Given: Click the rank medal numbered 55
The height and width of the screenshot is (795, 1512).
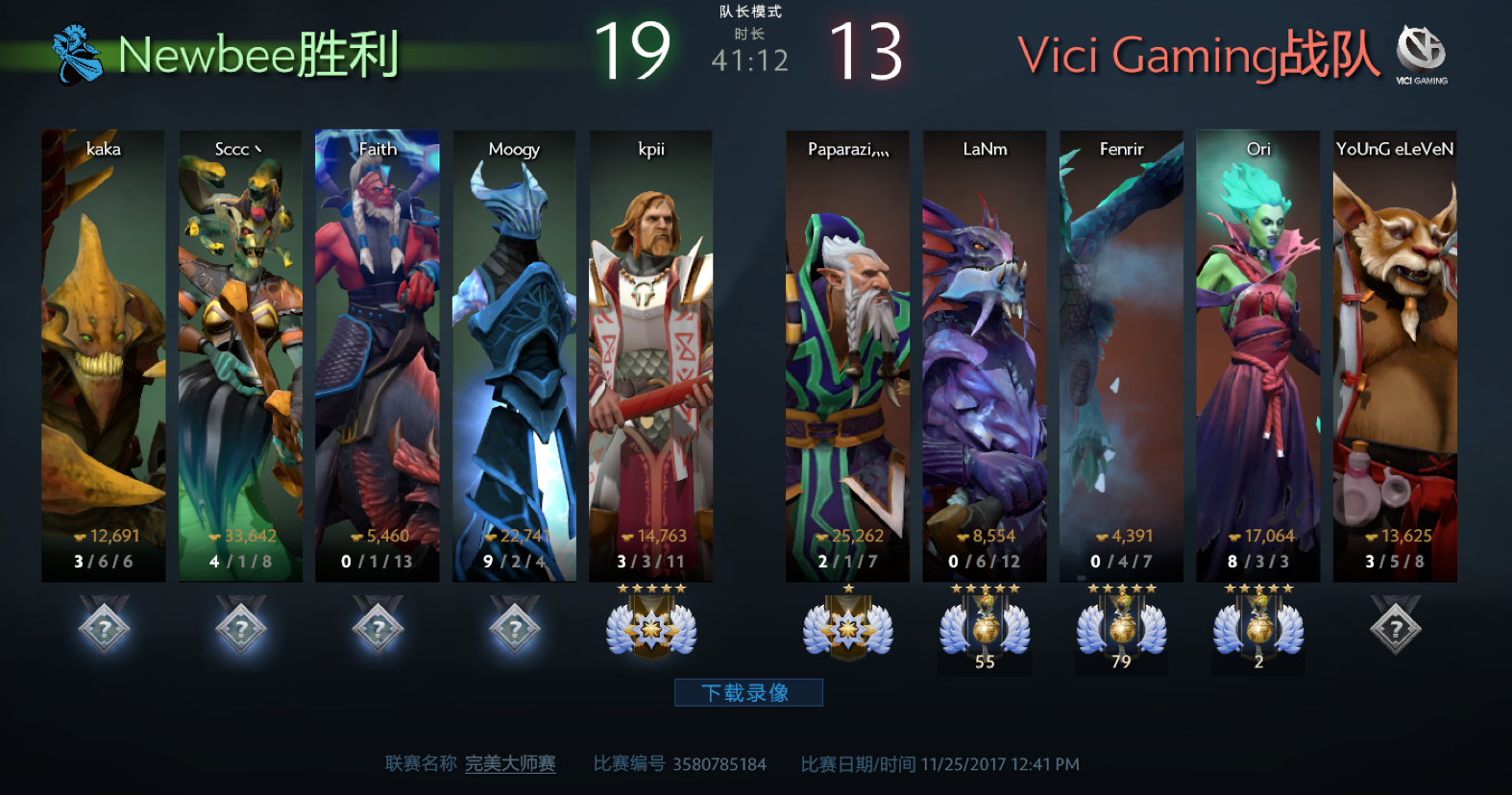Looking at the screenshot, I should tap(985, 629).
